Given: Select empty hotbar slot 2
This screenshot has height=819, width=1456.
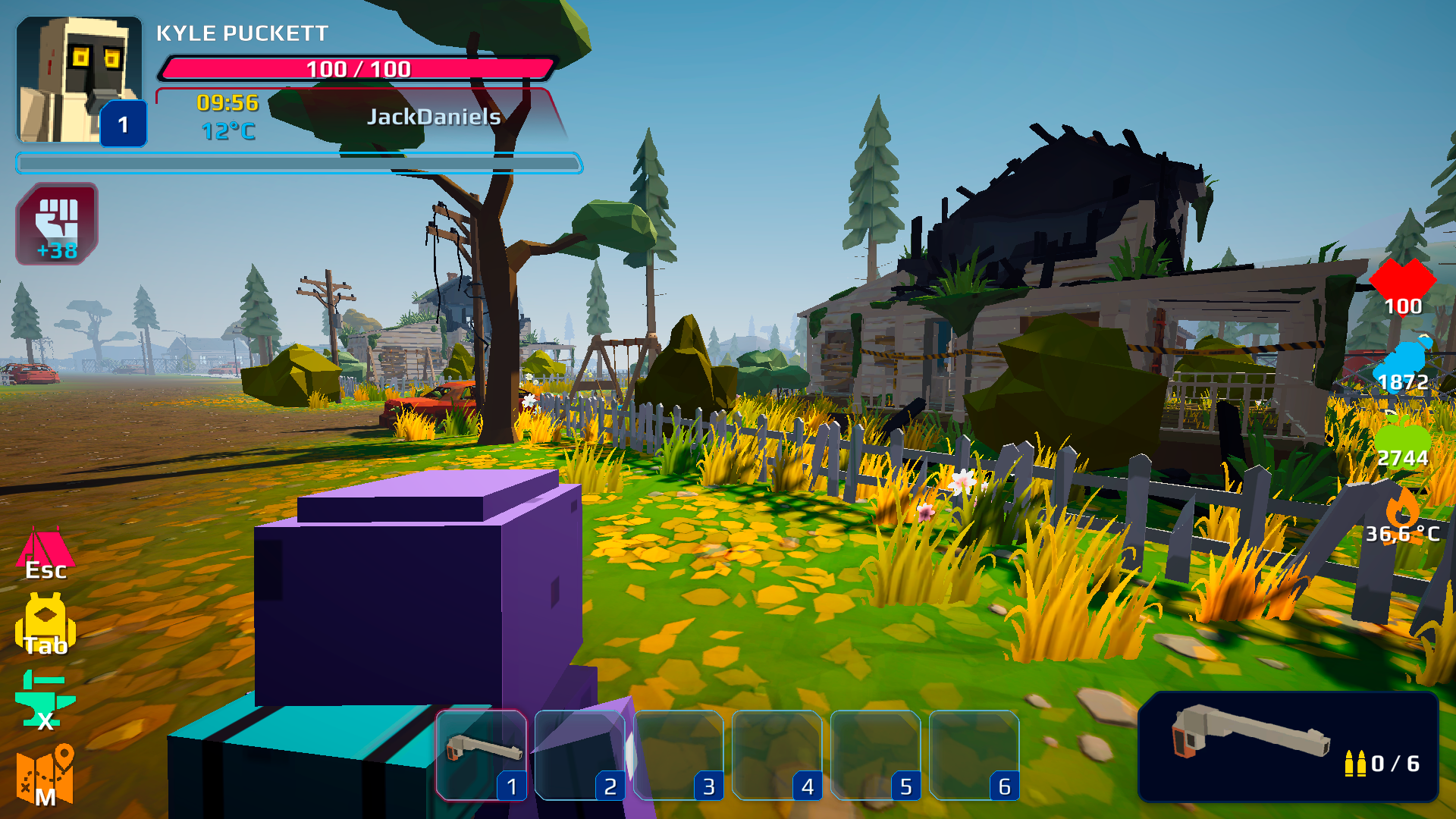Looking at the screenshot, I should (x=582, y=755).
